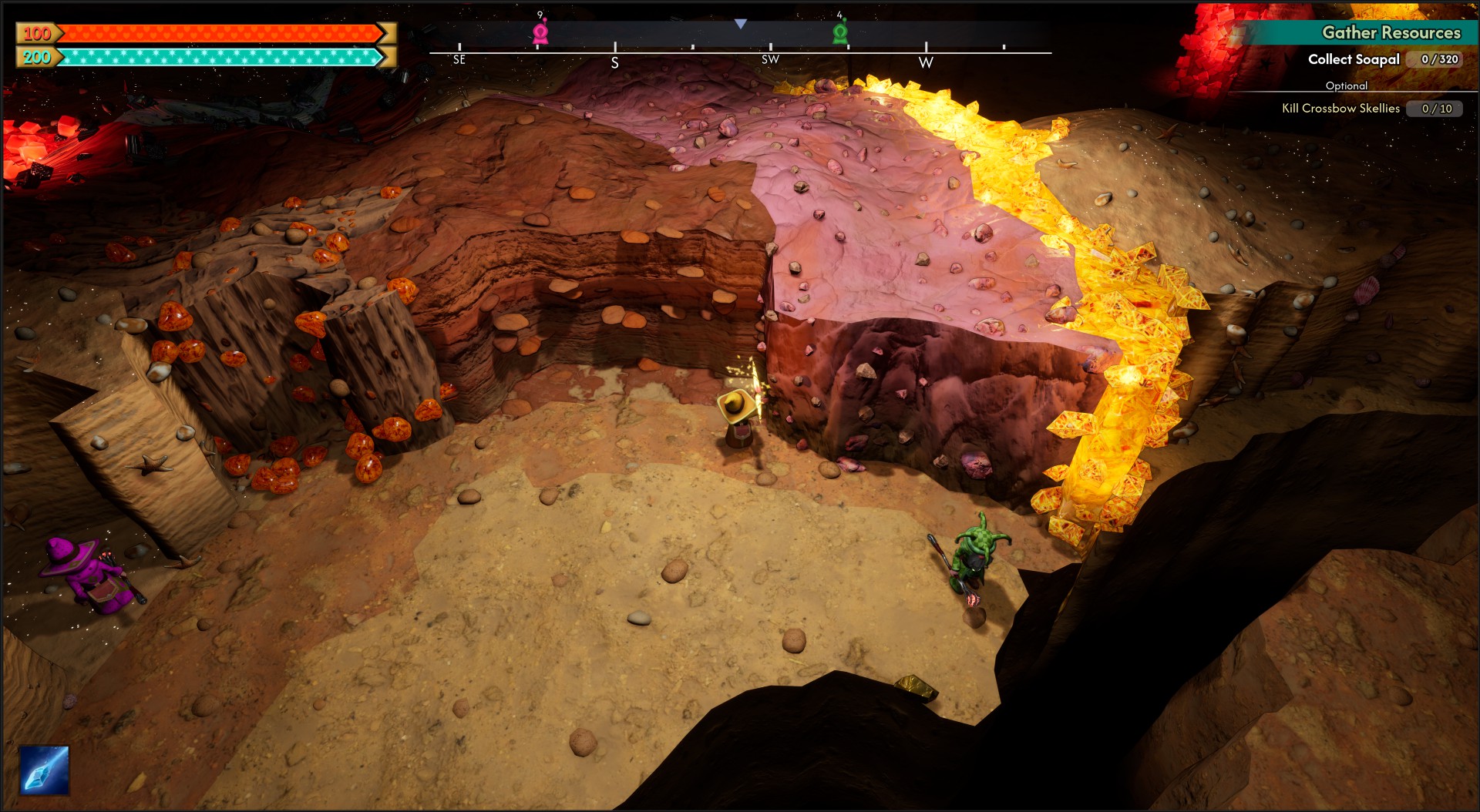
Task: Open the Gather Resources objective header
Action: 1391,32
